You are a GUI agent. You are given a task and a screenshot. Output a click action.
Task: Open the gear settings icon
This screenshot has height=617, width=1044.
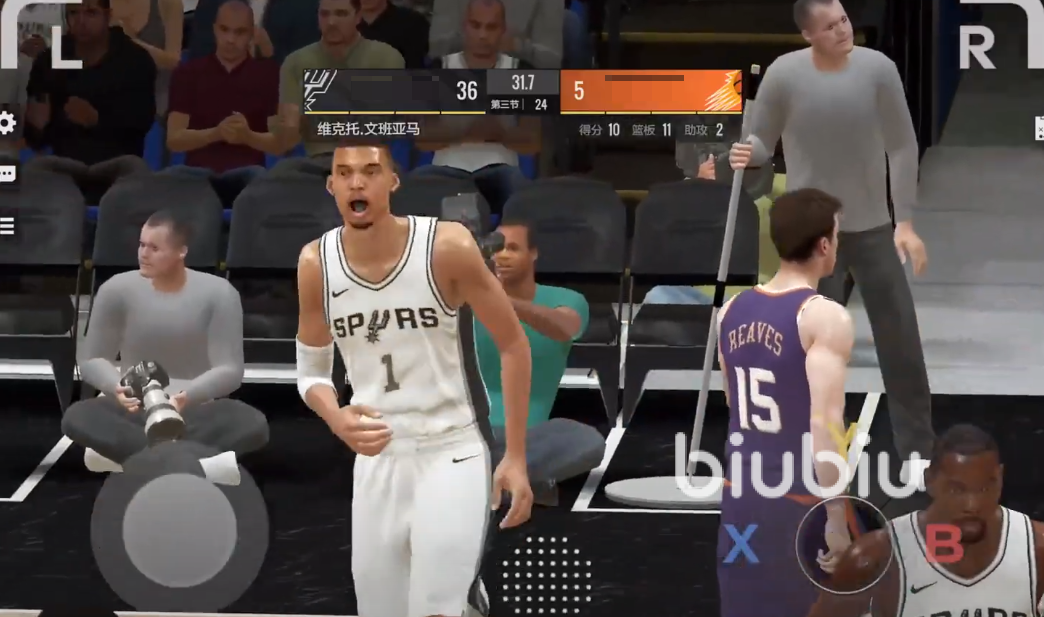pyautogui.click(x=6, y=123)
